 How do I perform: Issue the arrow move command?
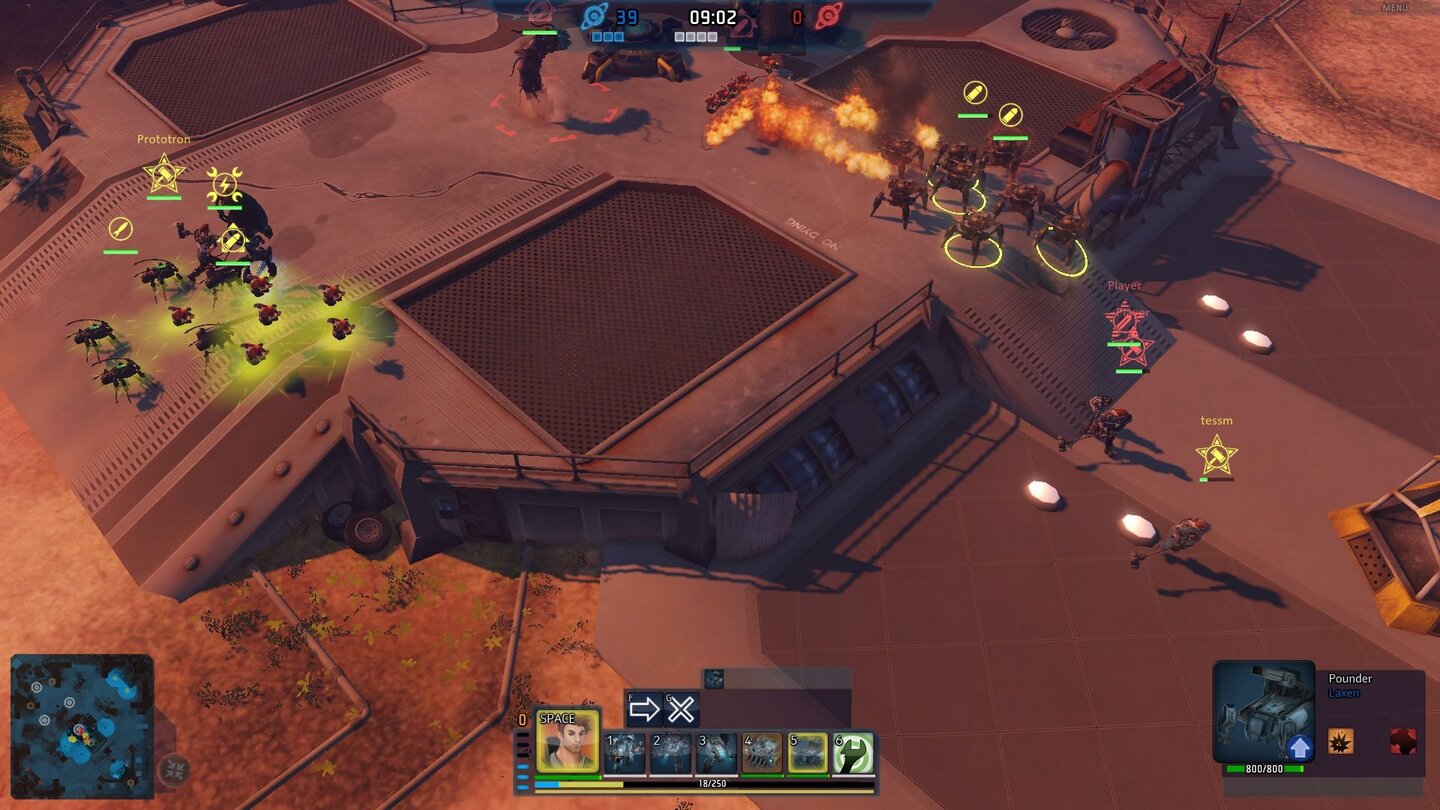click(x=644, y=709)
